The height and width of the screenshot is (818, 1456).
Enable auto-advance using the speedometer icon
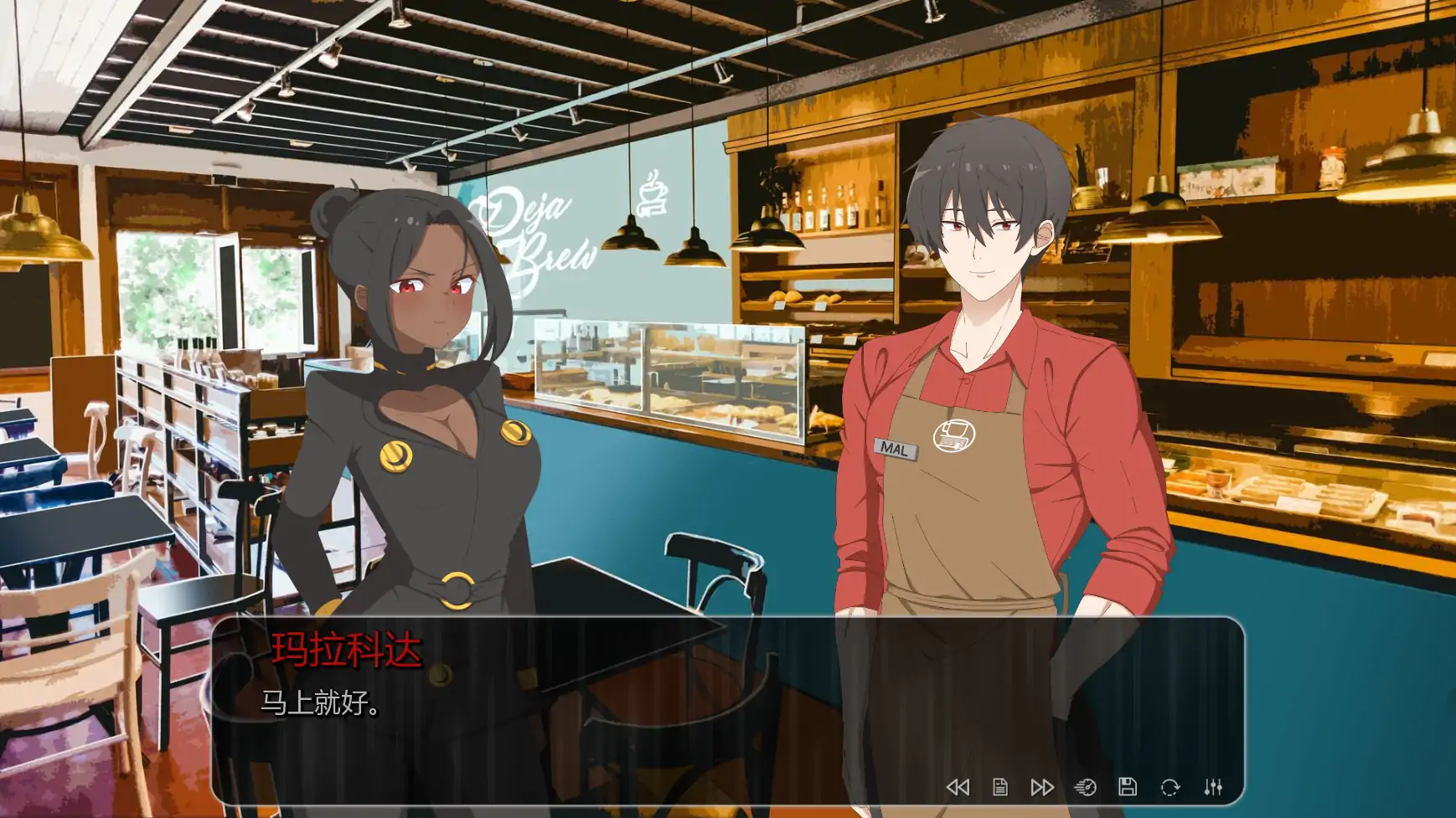1087,785
